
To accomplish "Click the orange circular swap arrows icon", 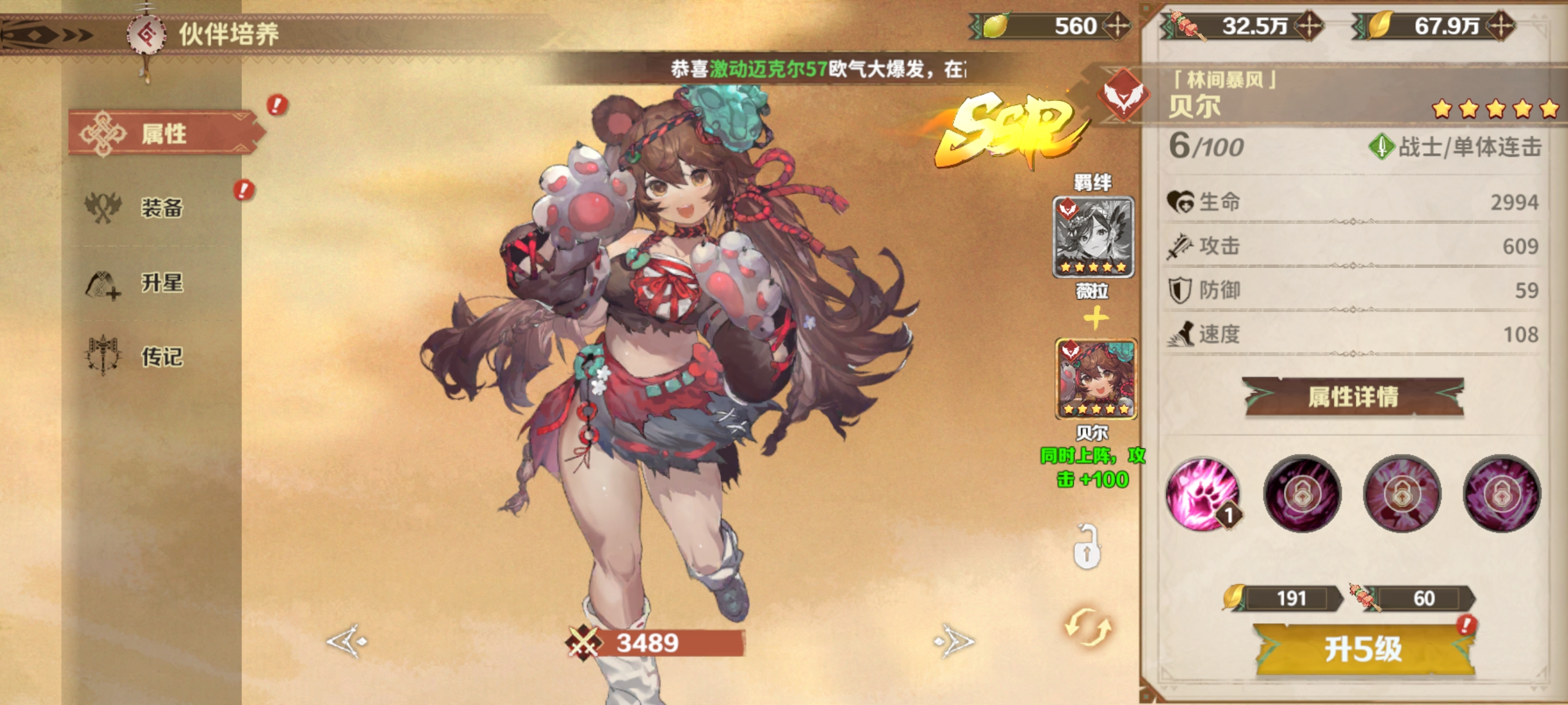I will (x=1088, y=627).
